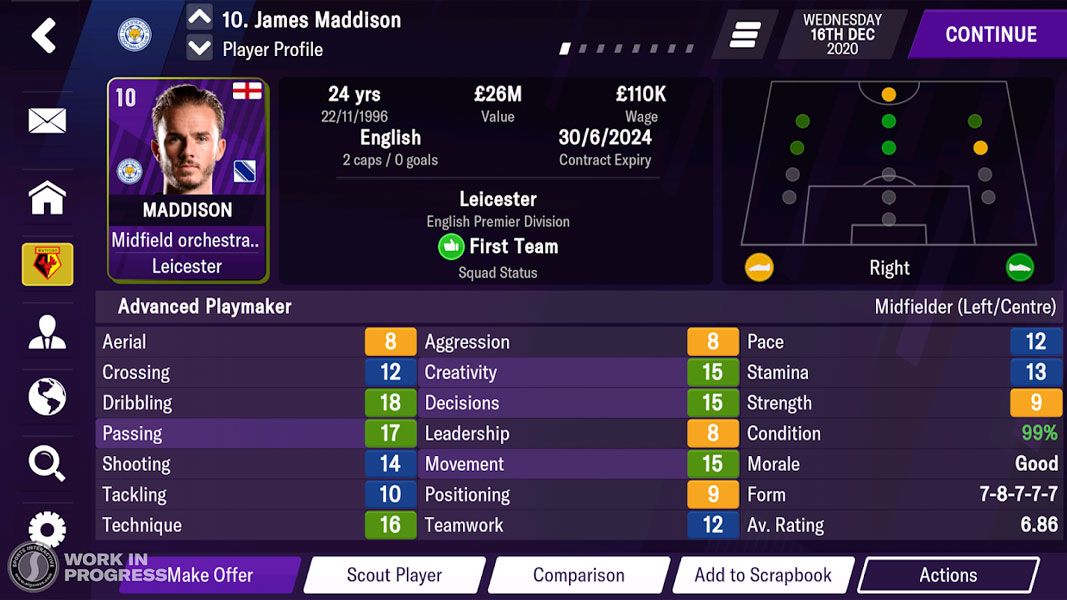
Task: Select the next player with down arrow
Action: tap(200, 48)
